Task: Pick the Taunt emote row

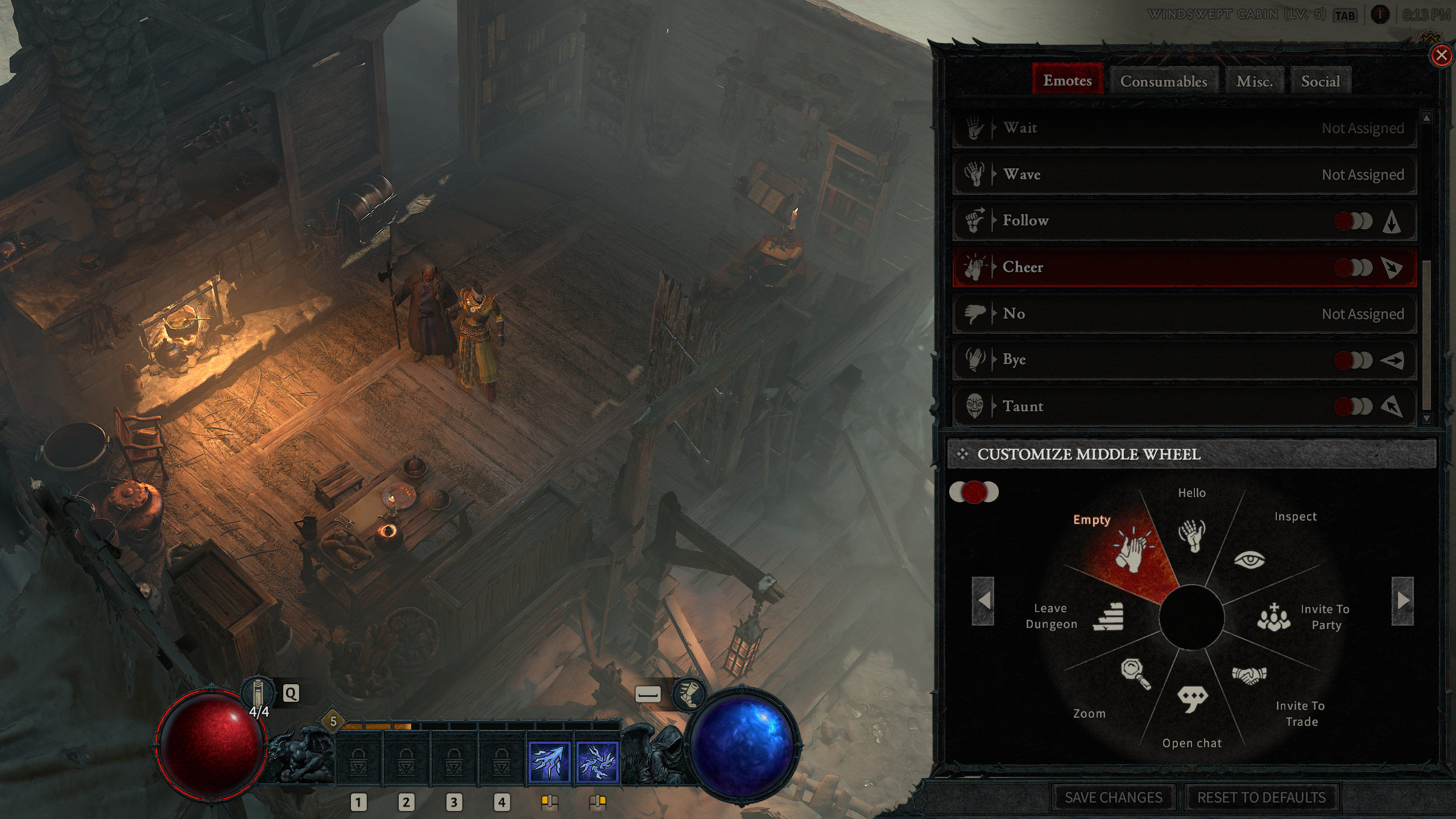Action: [1183, 406]
